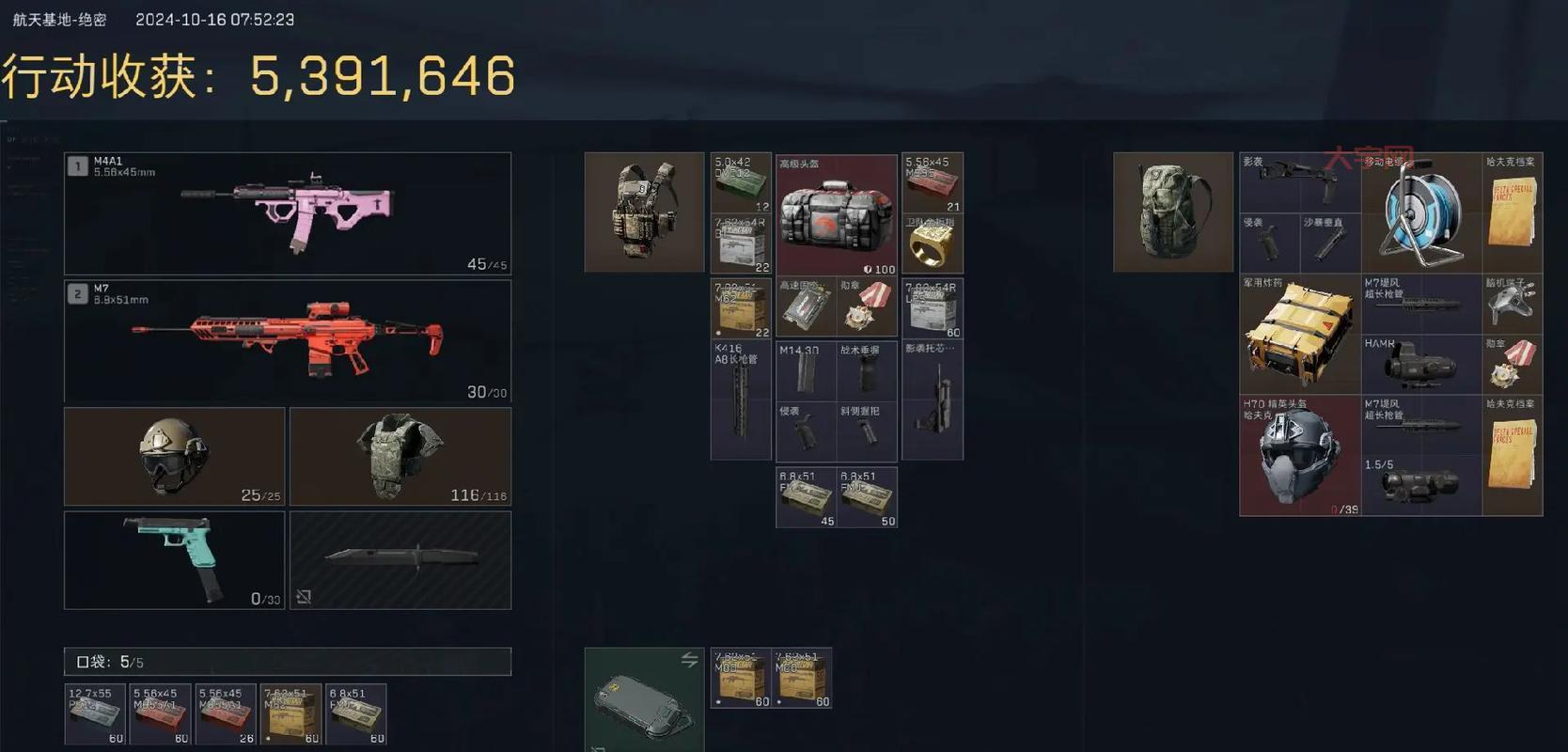Select the blue cable reel item
The height and width of the screenshot is (752, 1568).
[x=1420, y=213]
